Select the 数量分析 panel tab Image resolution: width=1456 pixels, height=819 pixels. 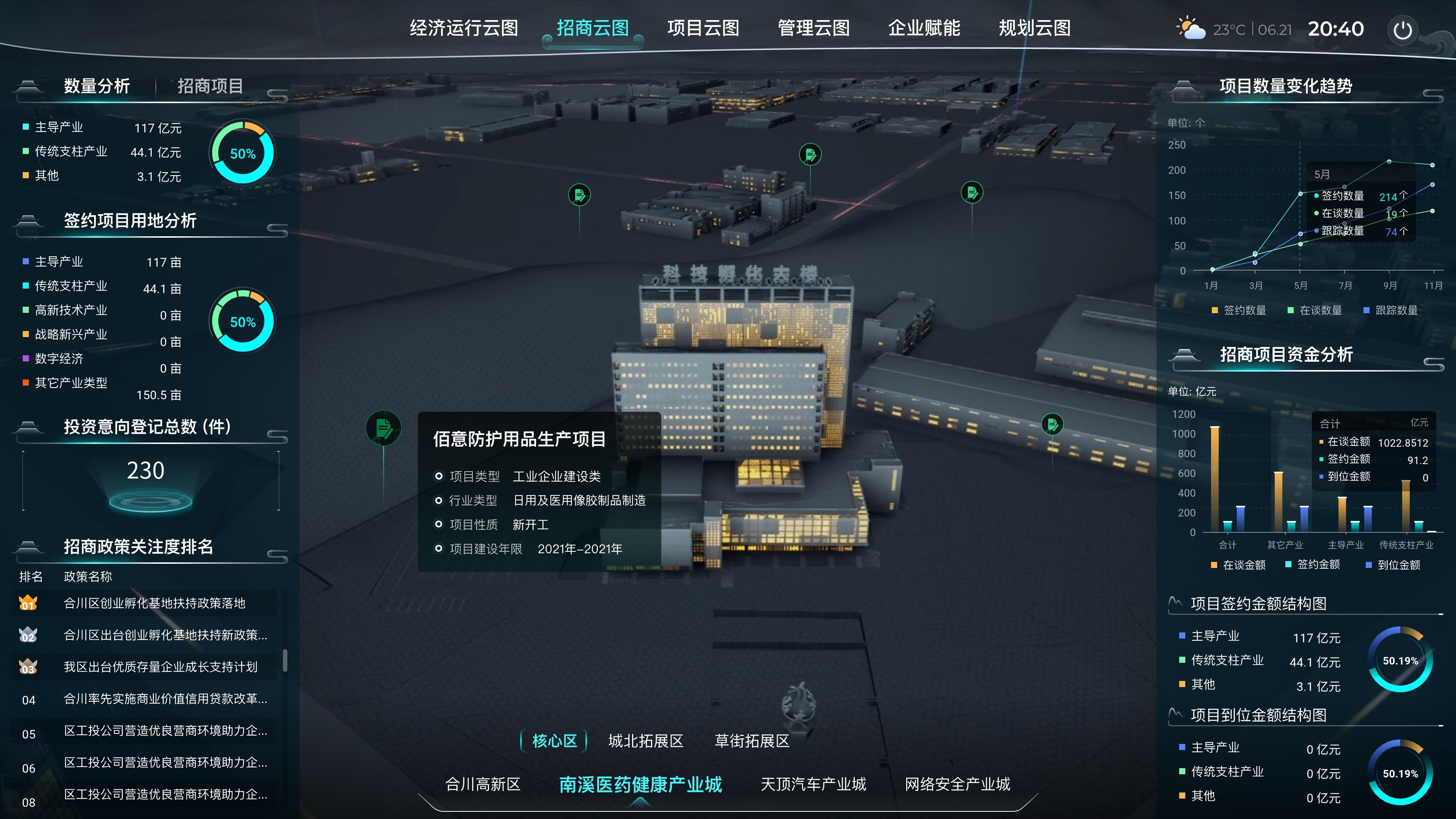(x=97, y=86)
